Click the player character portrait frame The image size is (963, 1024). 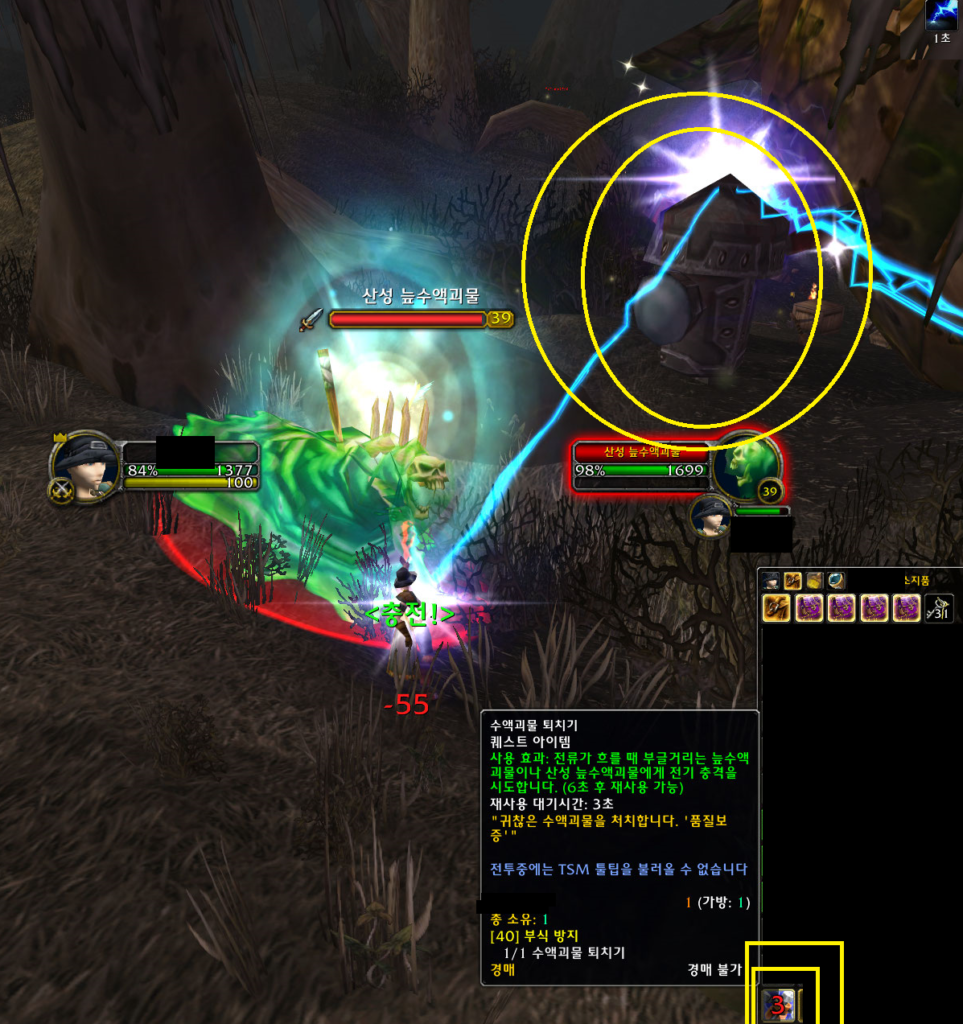point(86,466)
